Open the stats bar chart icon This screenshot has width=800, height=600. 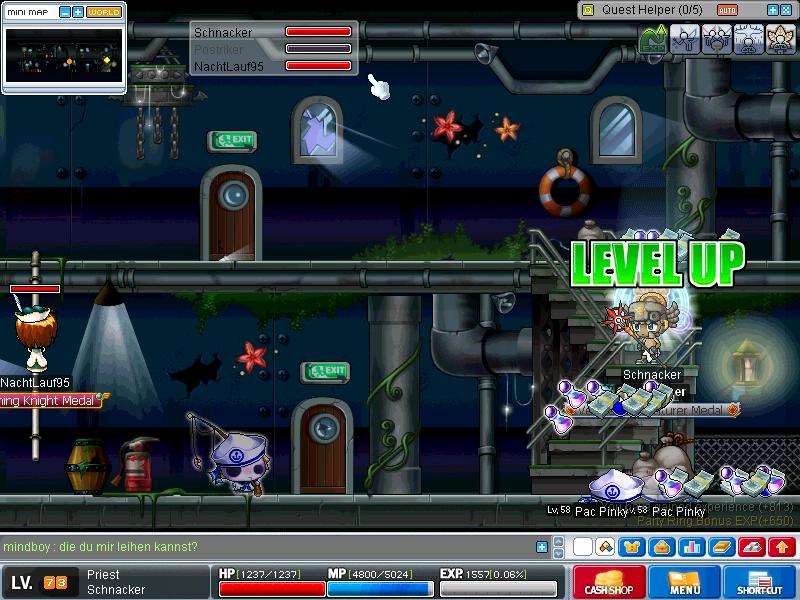[x=691, y=547]
